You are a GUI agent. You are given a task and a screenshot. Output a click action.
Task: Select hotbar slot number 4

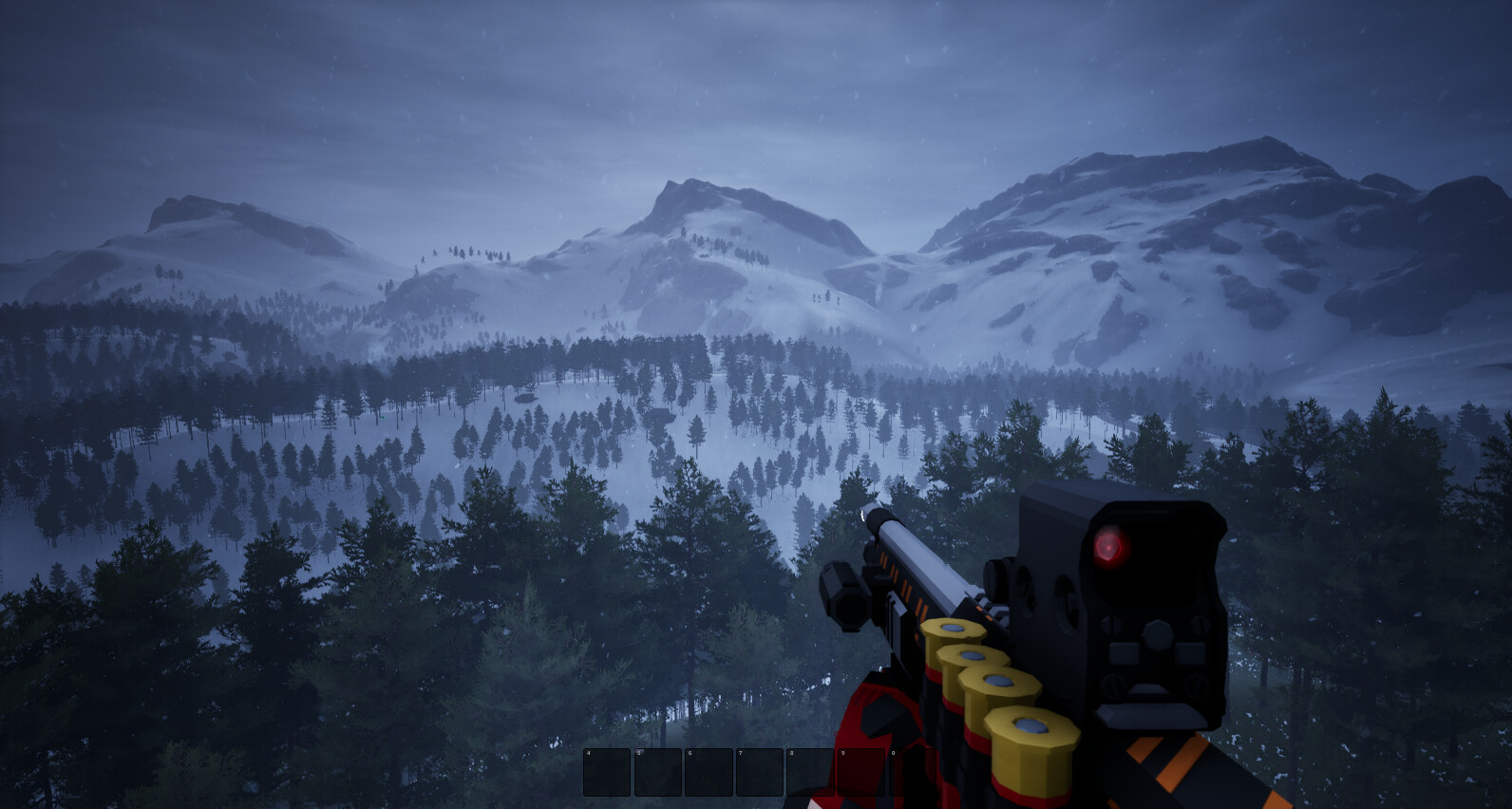(607, 772)
